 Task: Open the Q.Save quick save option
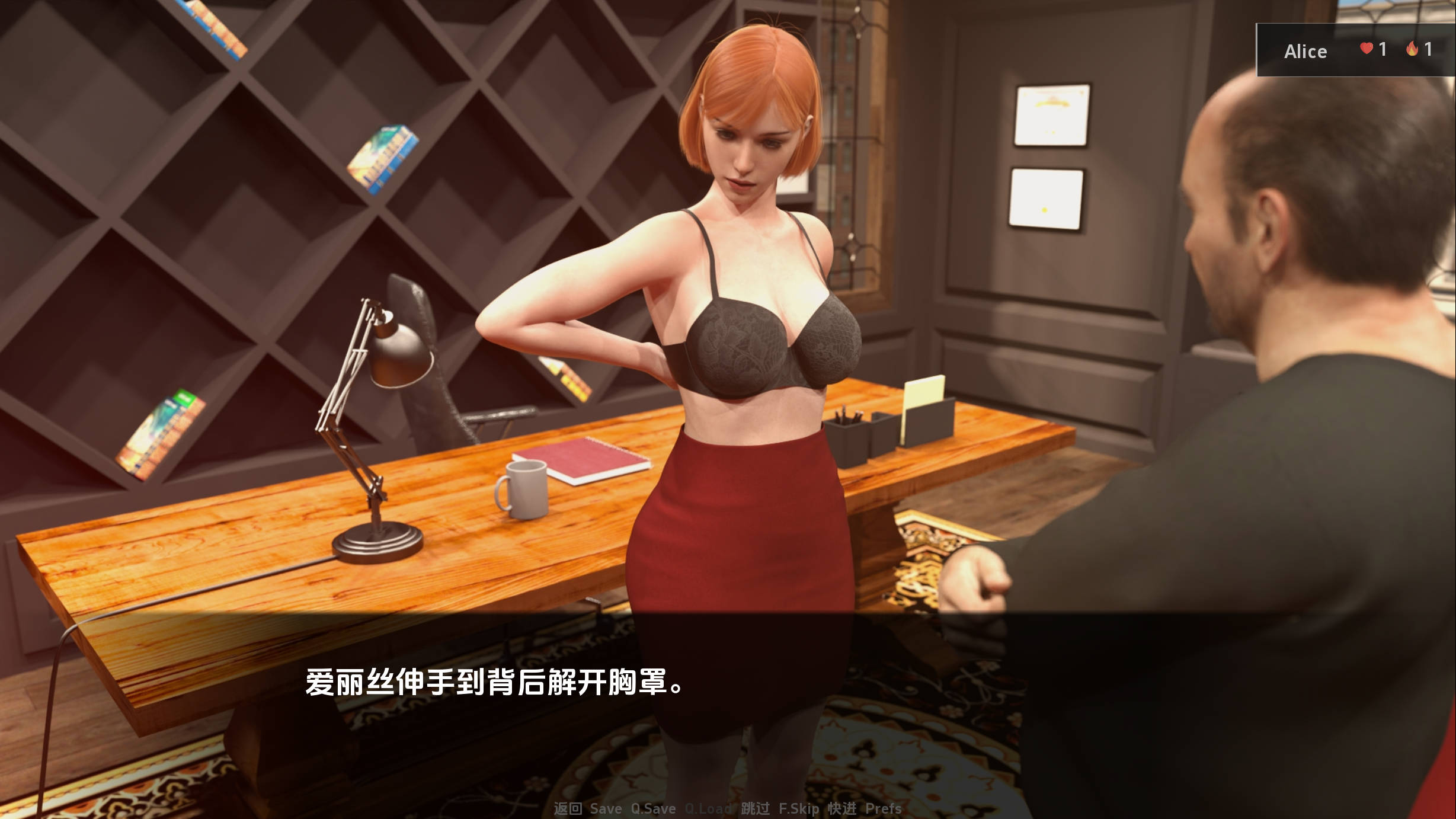click(652, 809)
